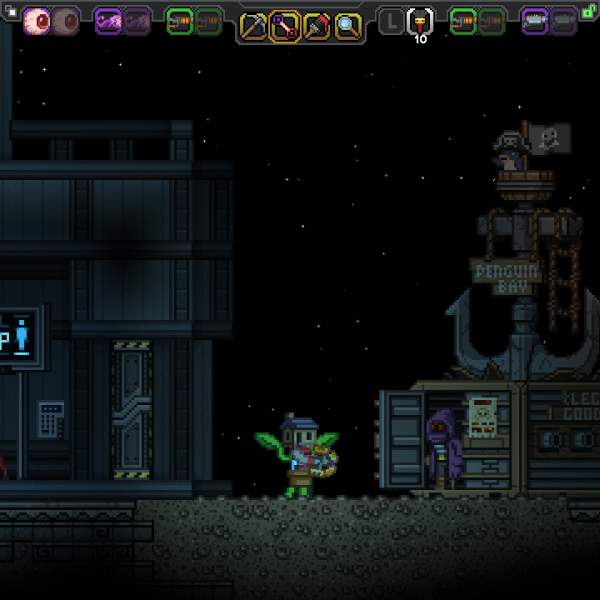Select the green gun beside the tentacle weapon
The width and height of the screenshot is (600, 600).
tap(180, 20)
